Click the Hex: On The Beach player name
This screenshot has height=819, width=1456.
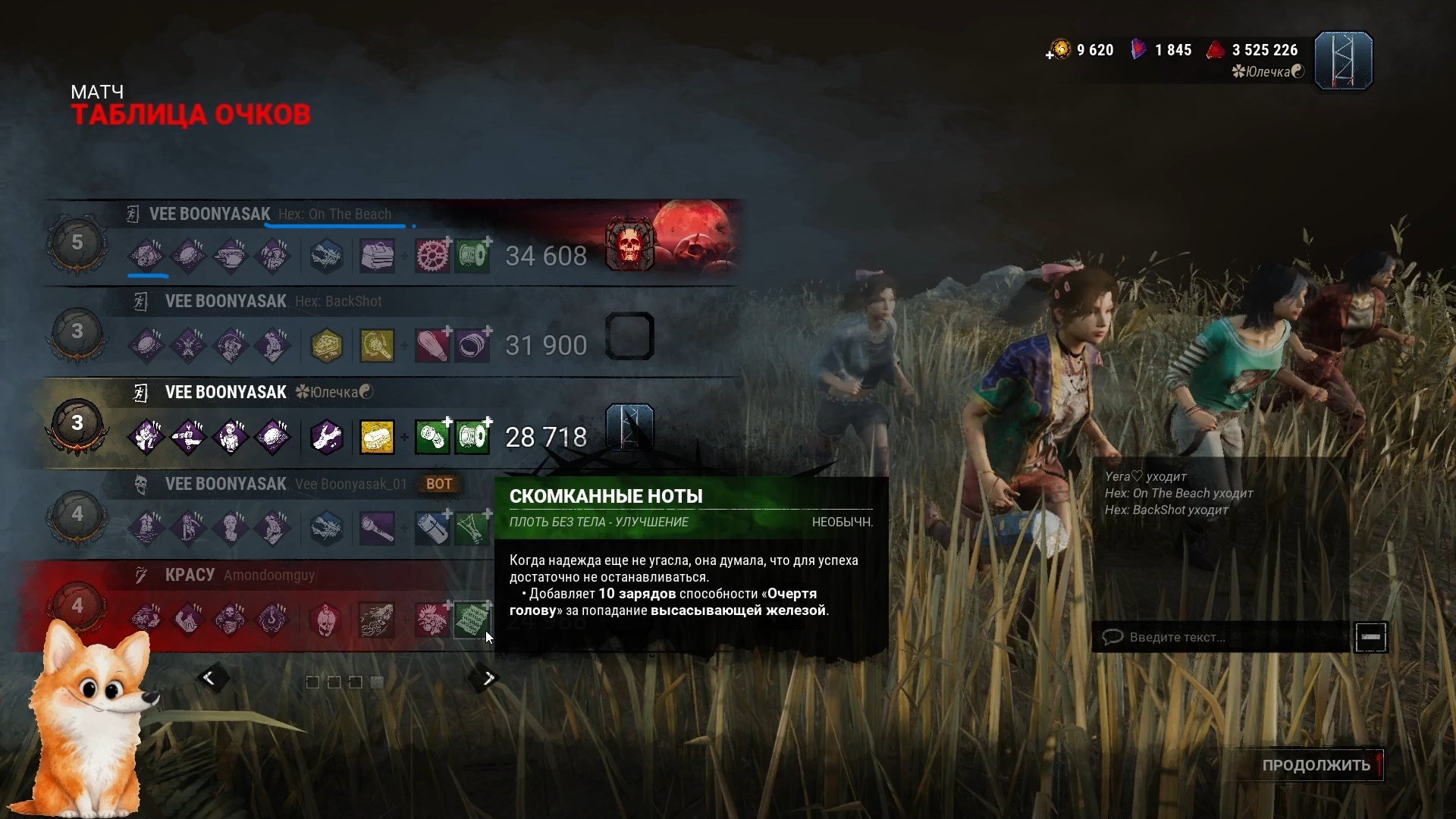[x=334, y=215]
